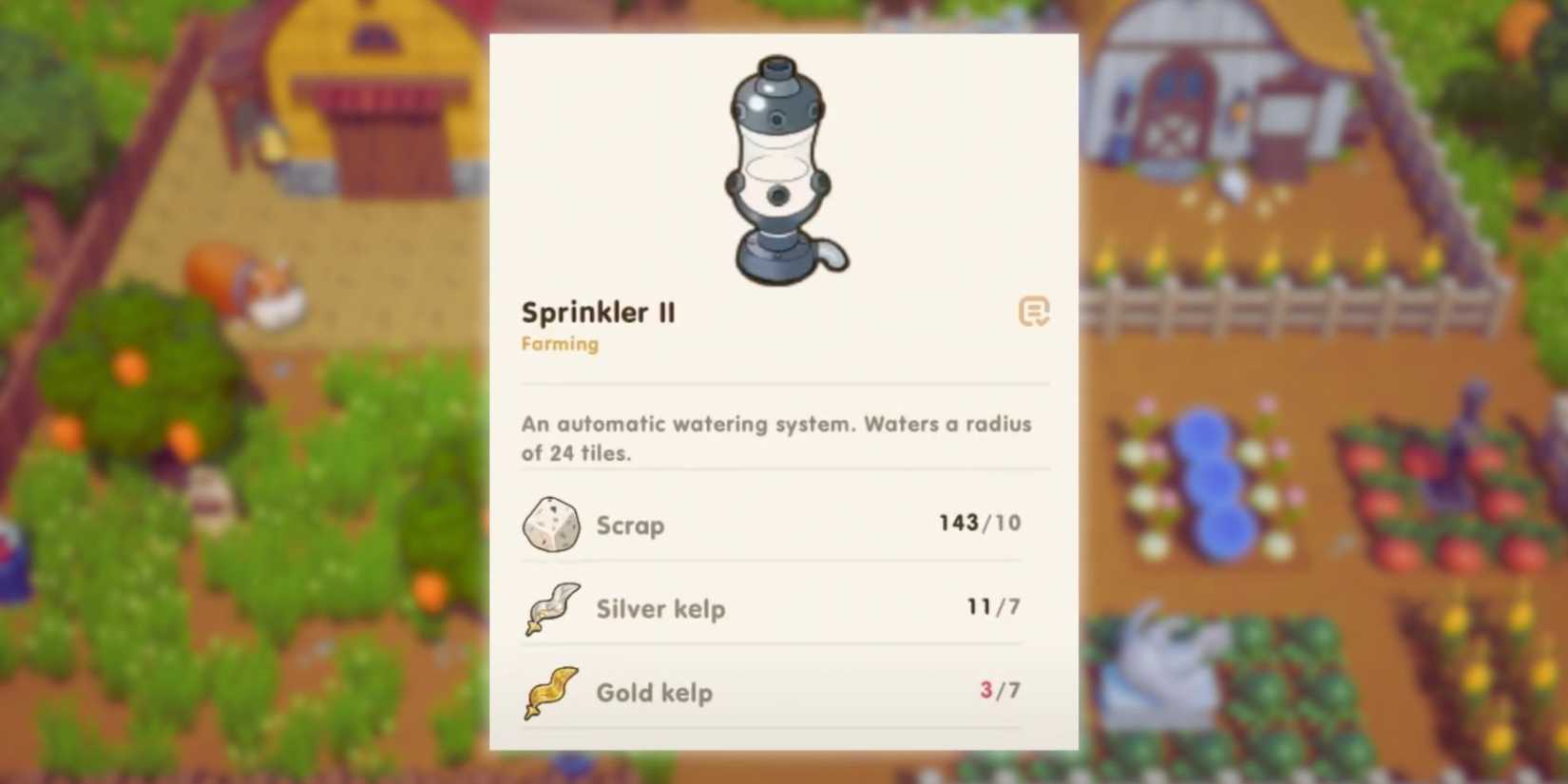
Task: Open the Sprinkler II title entry
Action: (x=599, y=312)
